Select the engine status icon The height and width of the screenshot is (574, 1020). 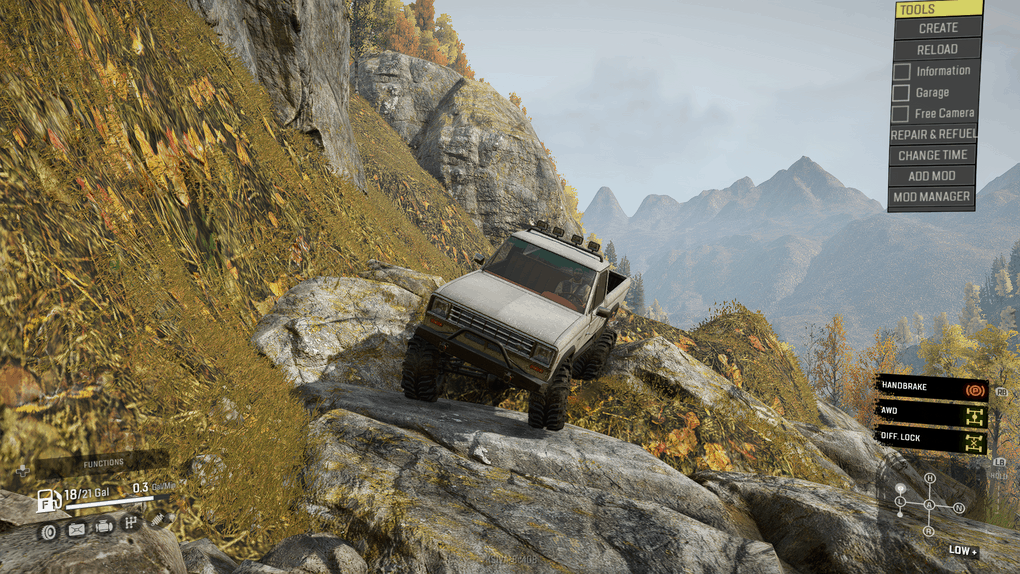point(103,525)
